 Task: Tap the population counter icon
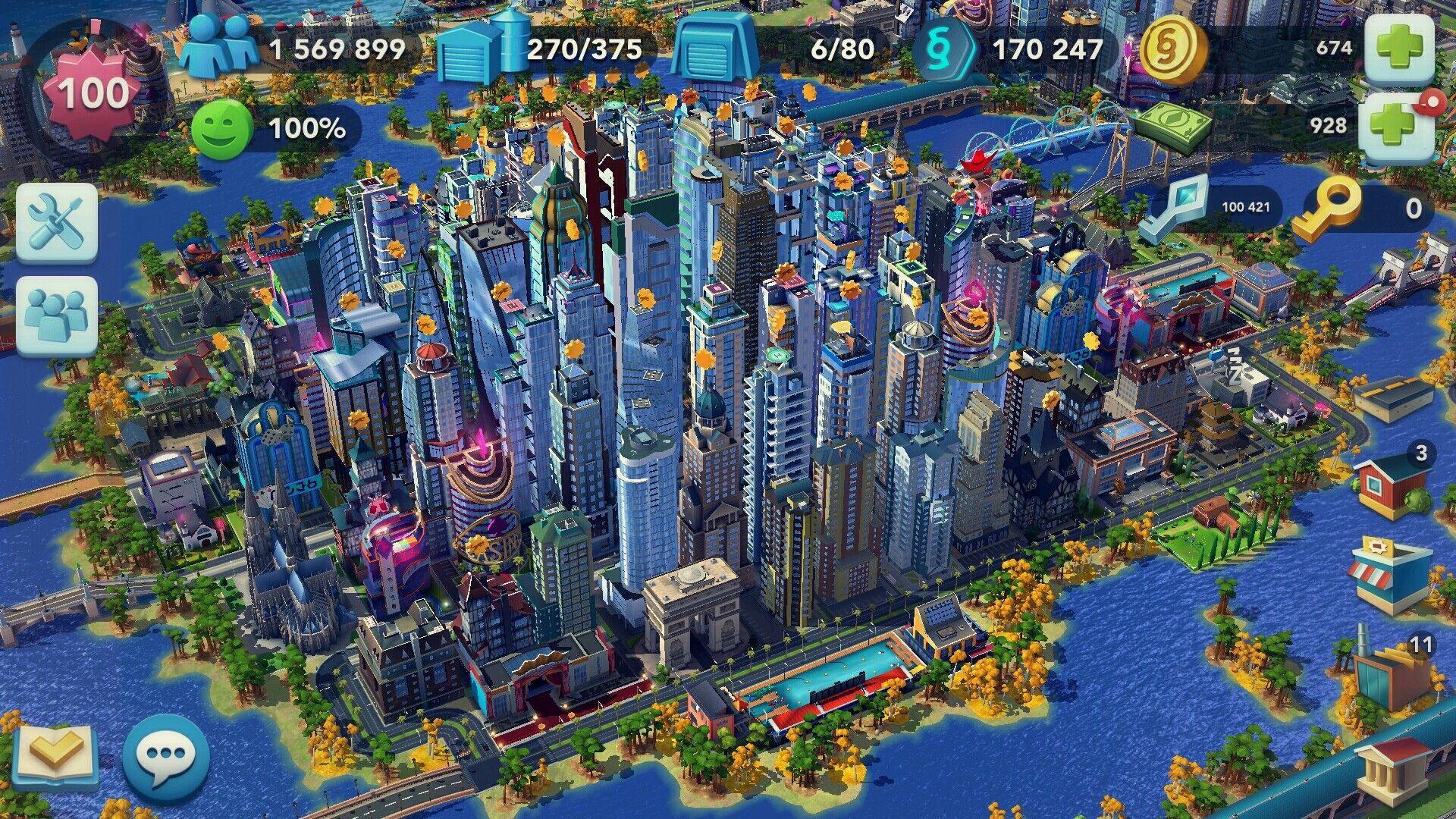pyautogui.click(x=218, y=47)
